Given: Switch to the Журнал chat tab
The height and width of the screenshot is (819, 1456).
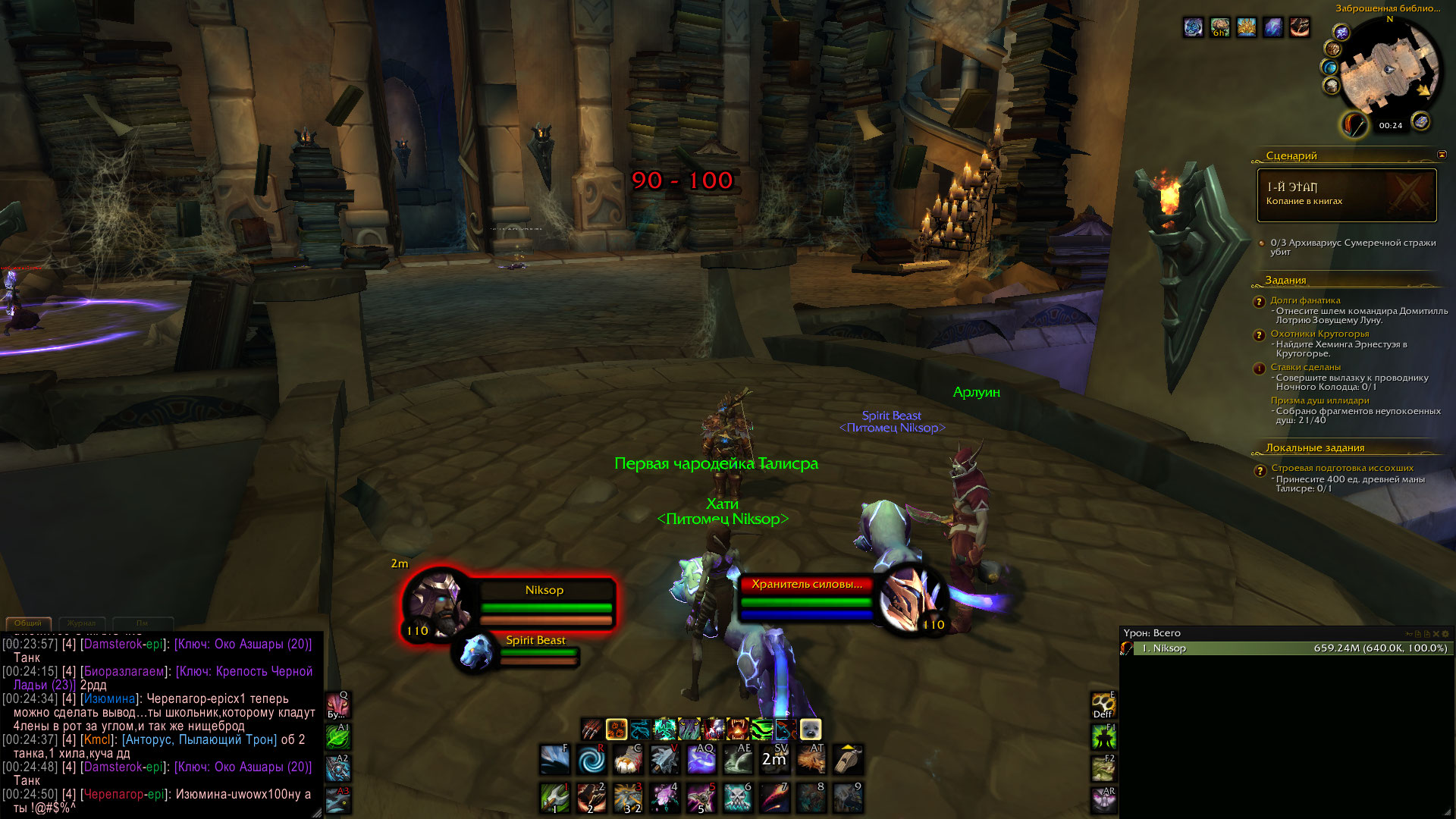Looking at the screenshot, I should point(81,623).
